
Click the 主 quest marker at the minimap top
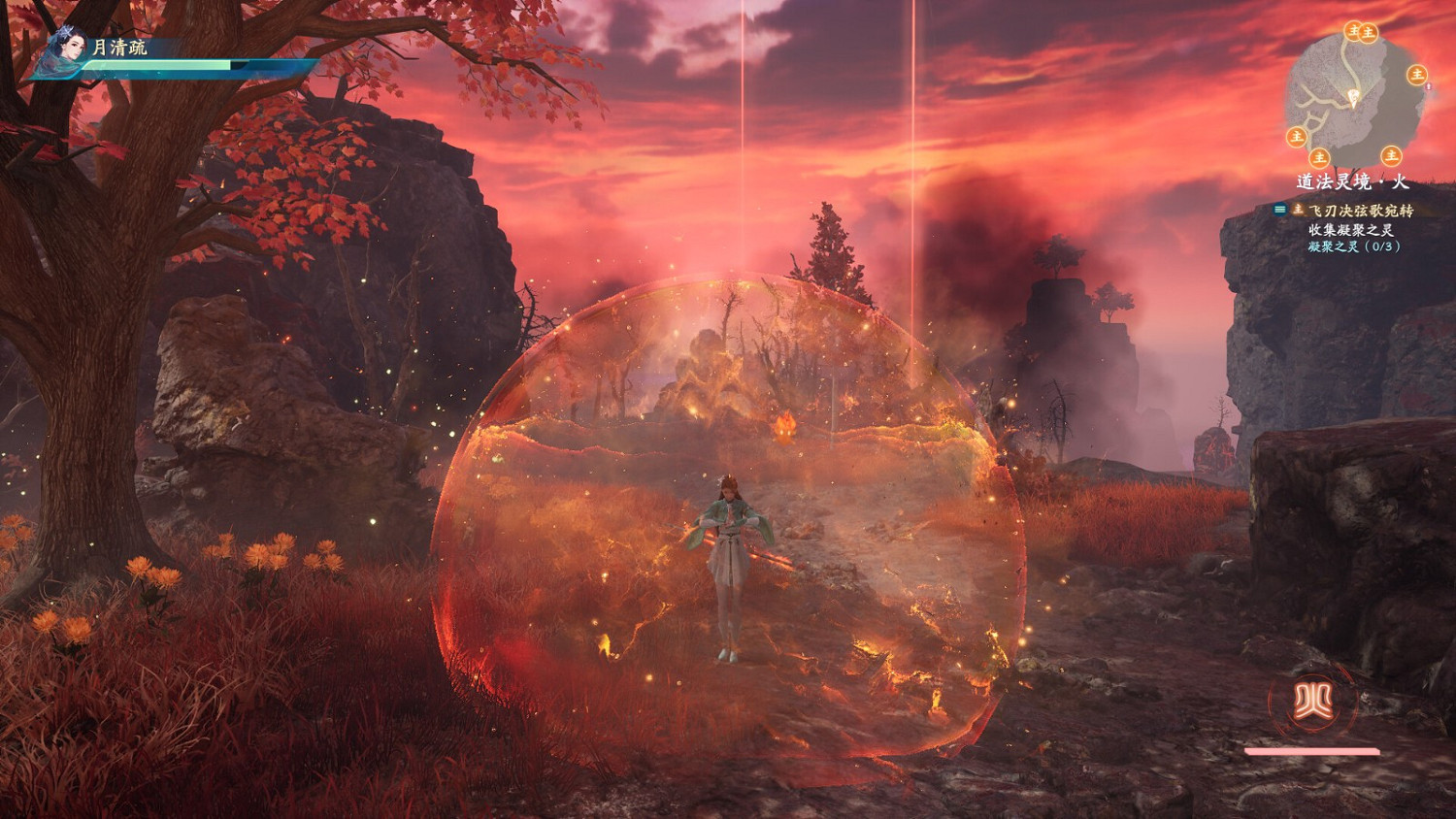pyautogui.click(x=1354, y=32)
